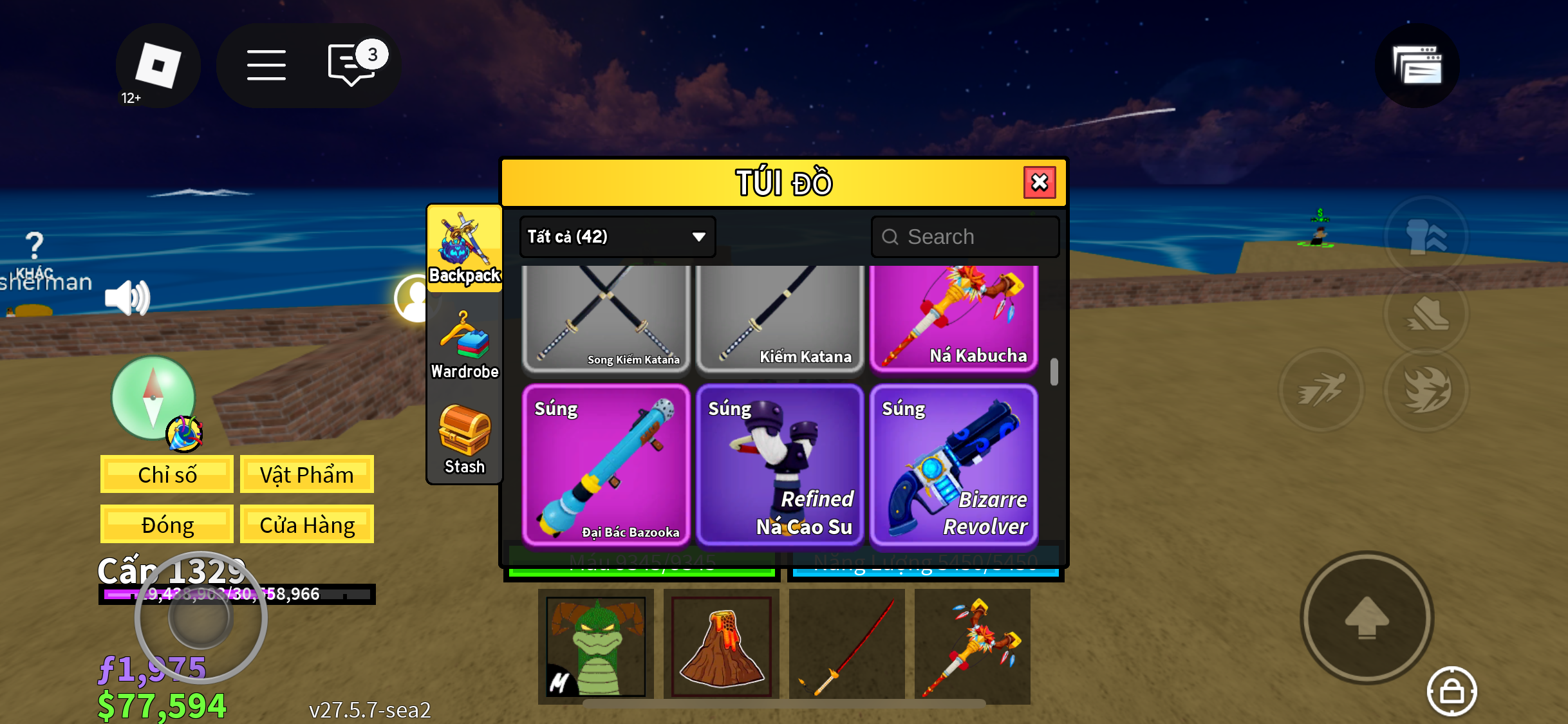Image resolution: width=1568 pixels, height=724 pixels.
Task: Open the Wardrobe tab
Action: pos(464,346)
